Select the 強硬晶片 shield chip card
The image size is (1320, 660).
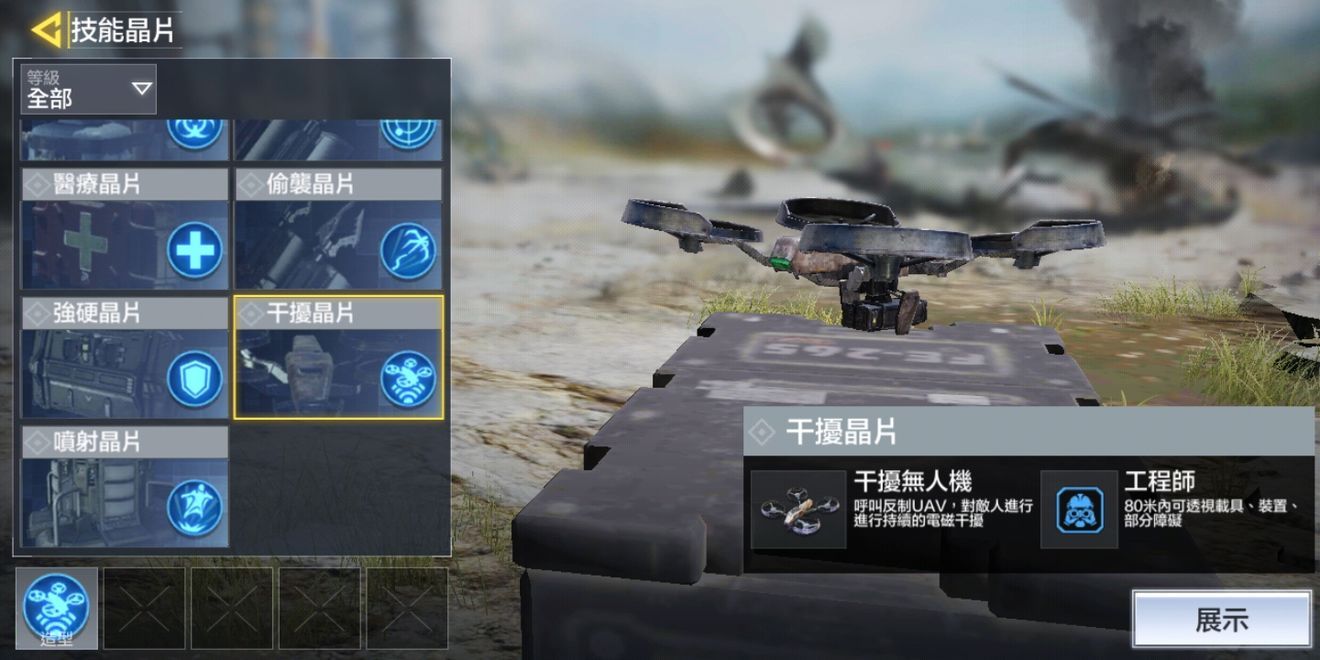tap(125, 356)
